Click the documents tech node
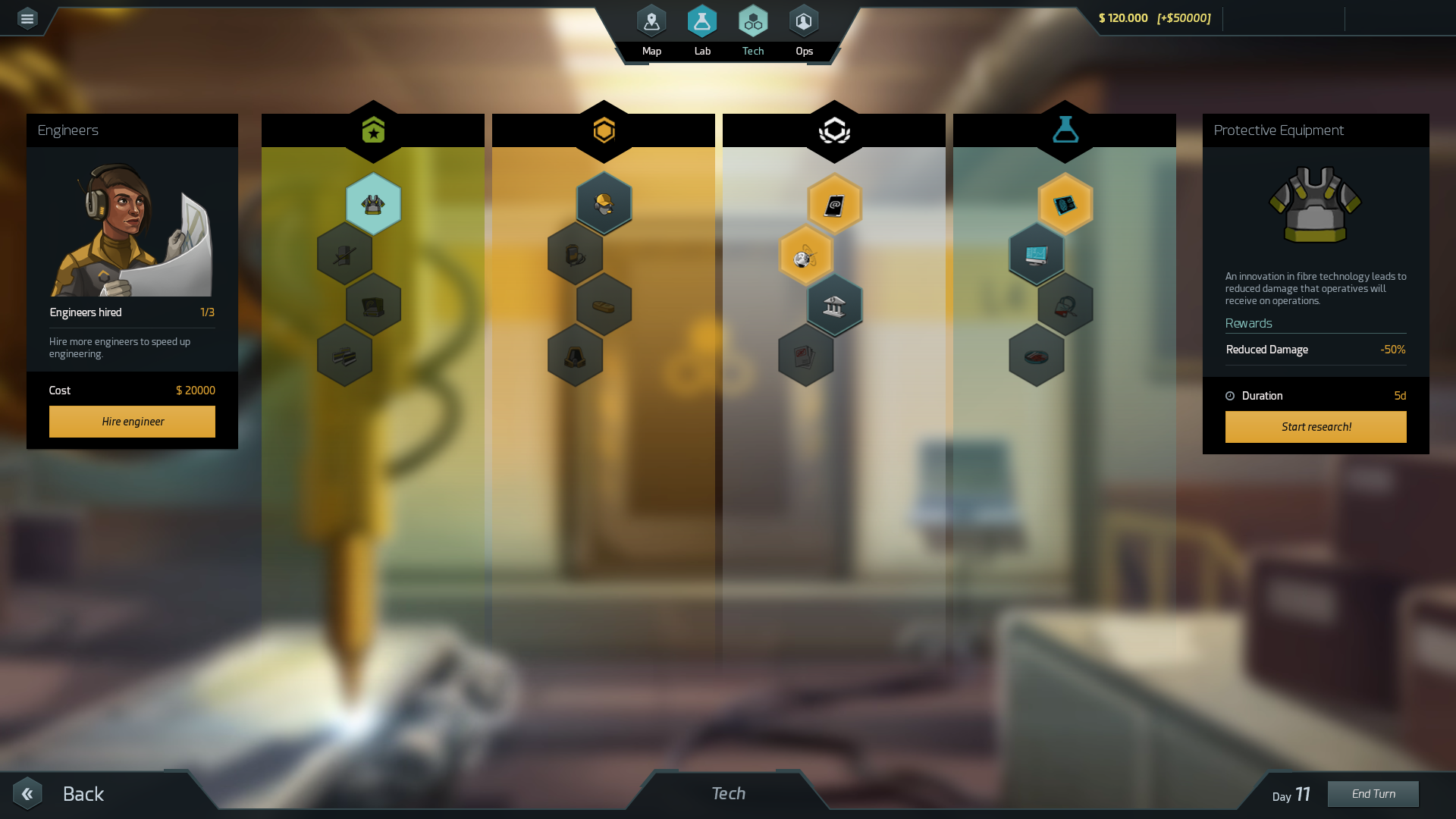 (806, 356)
